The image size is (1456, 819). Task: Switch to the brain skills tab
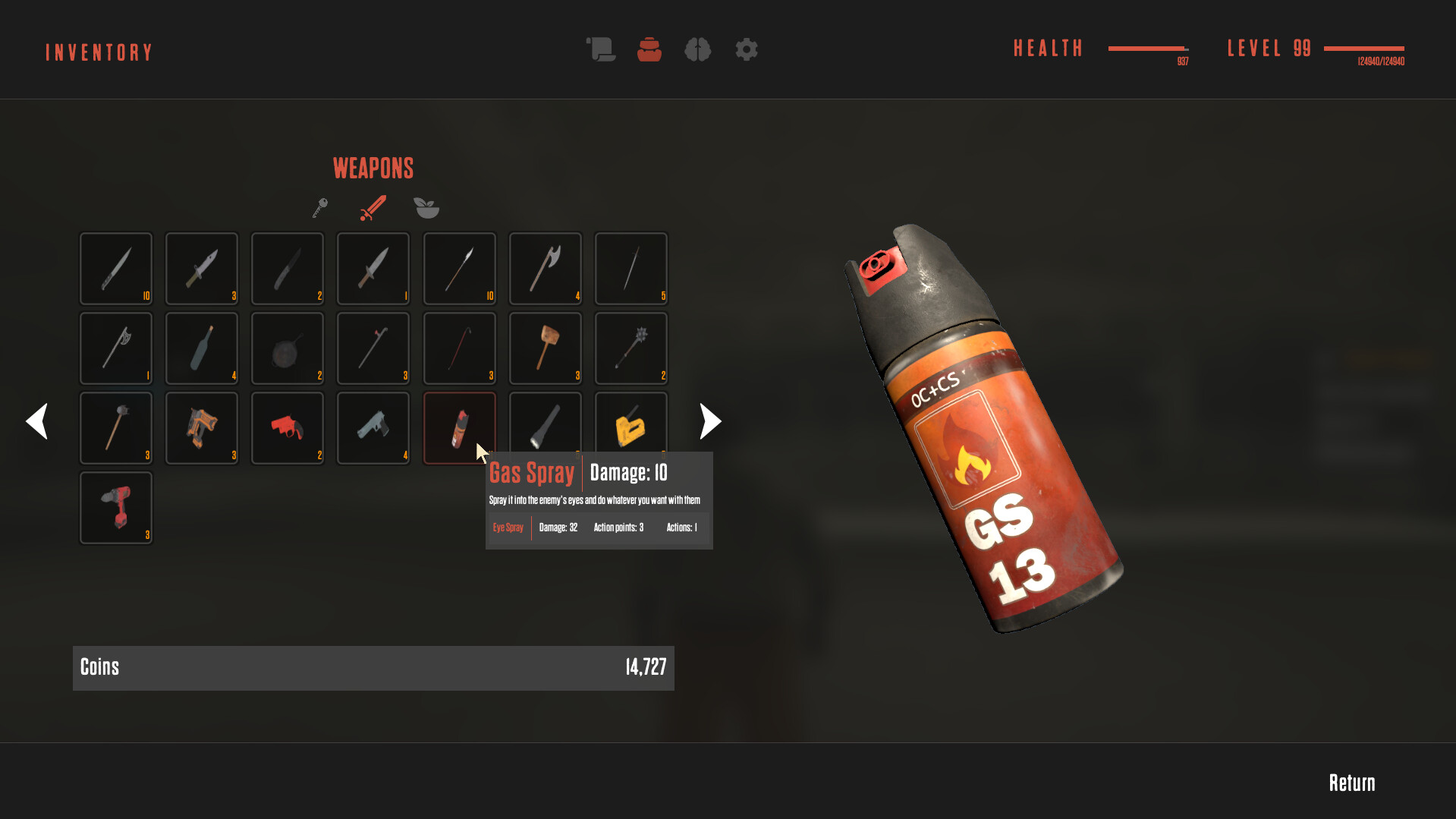pos(697,50)
